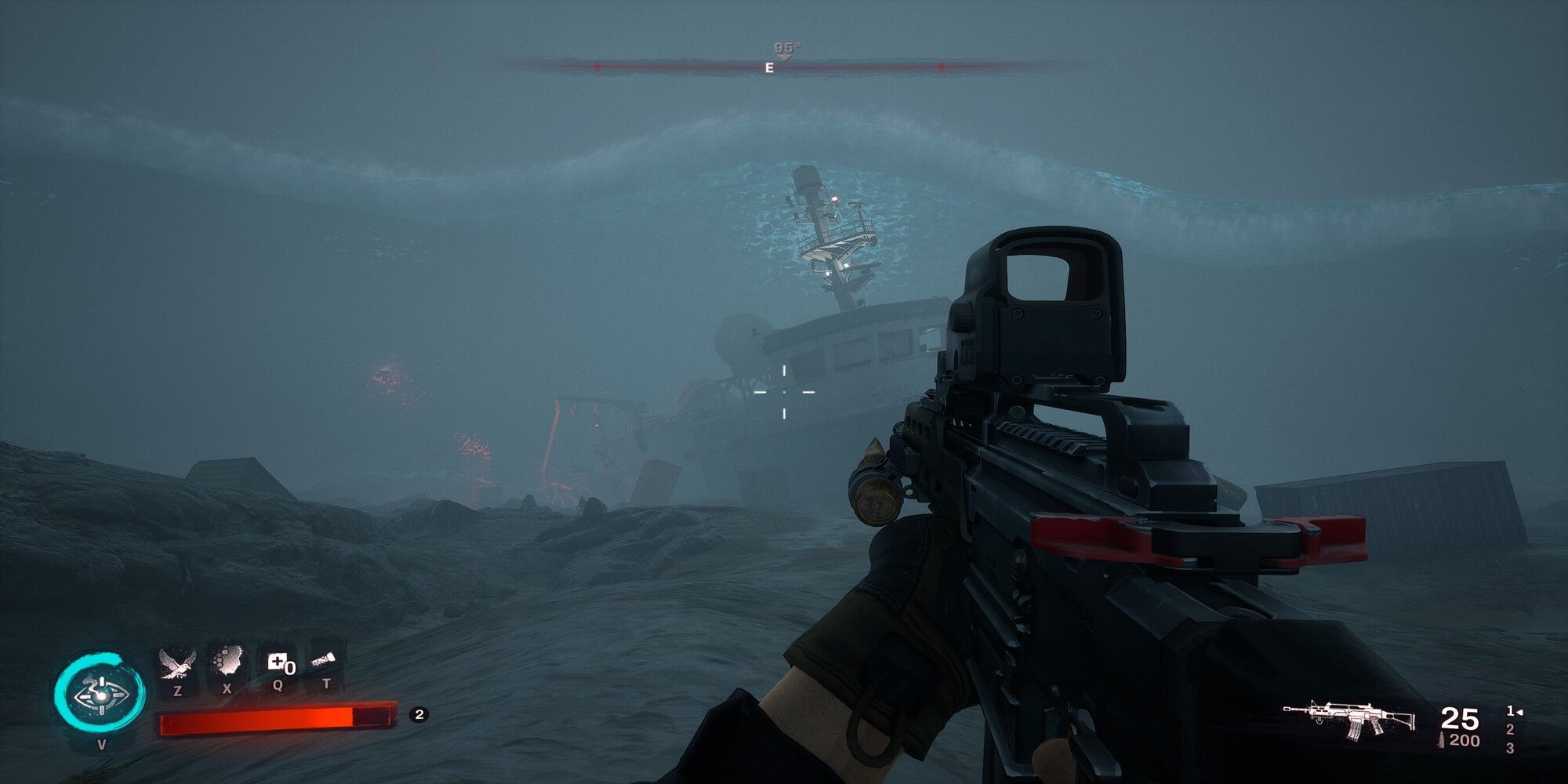Click the ammo counter showing 25
The width and height of the screenshot is (1568, 784).
tap(1461, 718)
